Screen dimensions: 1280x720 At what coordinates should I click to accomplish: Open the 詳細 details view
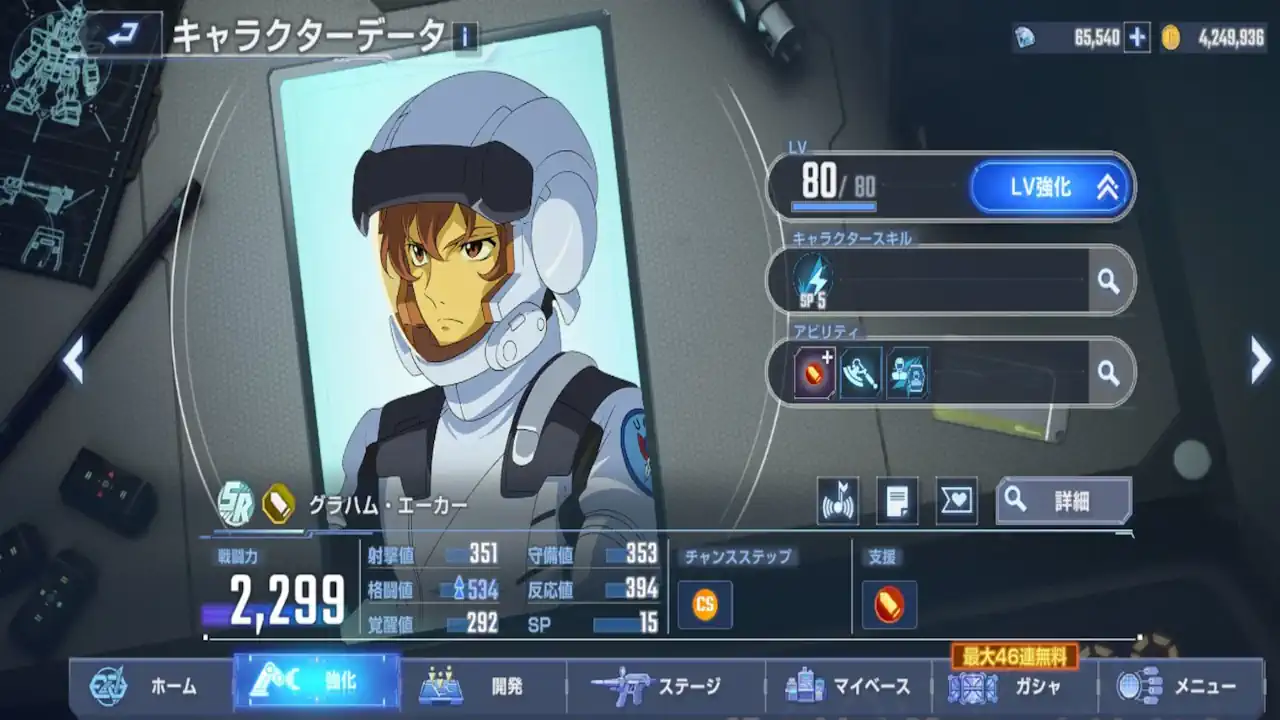[x=1063, y=499]
